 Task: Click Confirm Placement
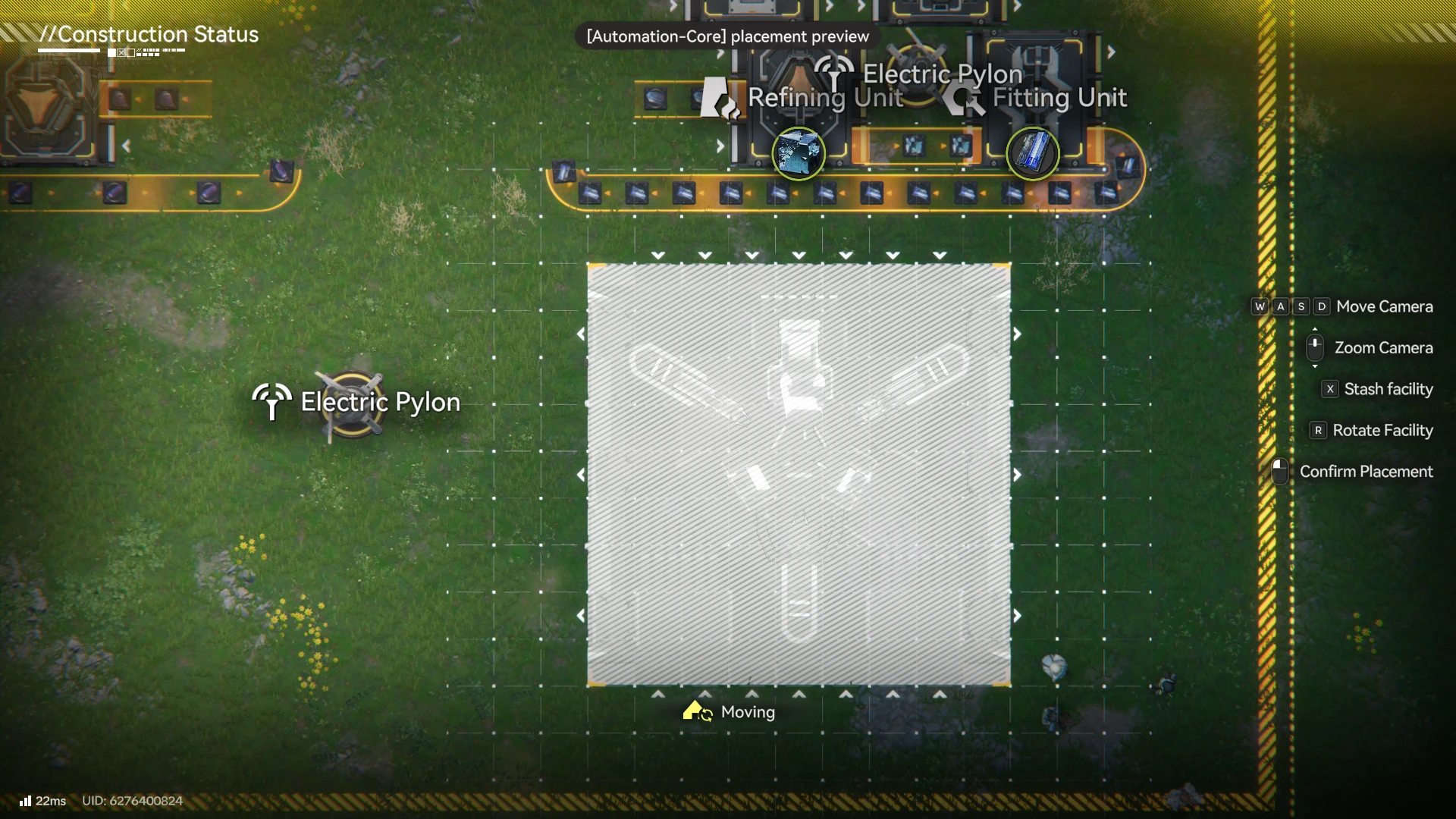(x=1366, y=471)
